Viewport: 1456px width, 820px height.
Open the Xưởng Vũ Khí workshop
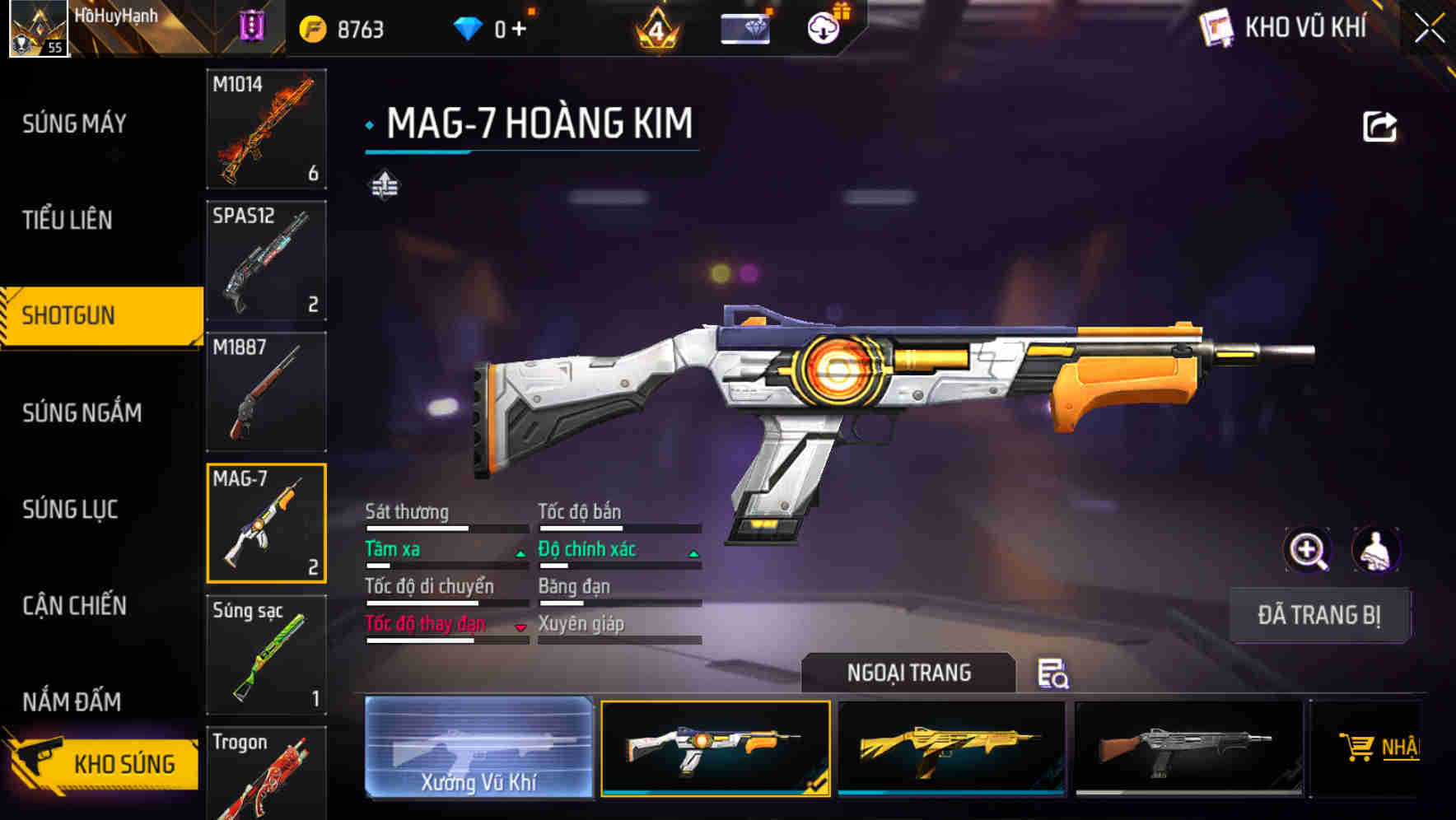(478, 747)
